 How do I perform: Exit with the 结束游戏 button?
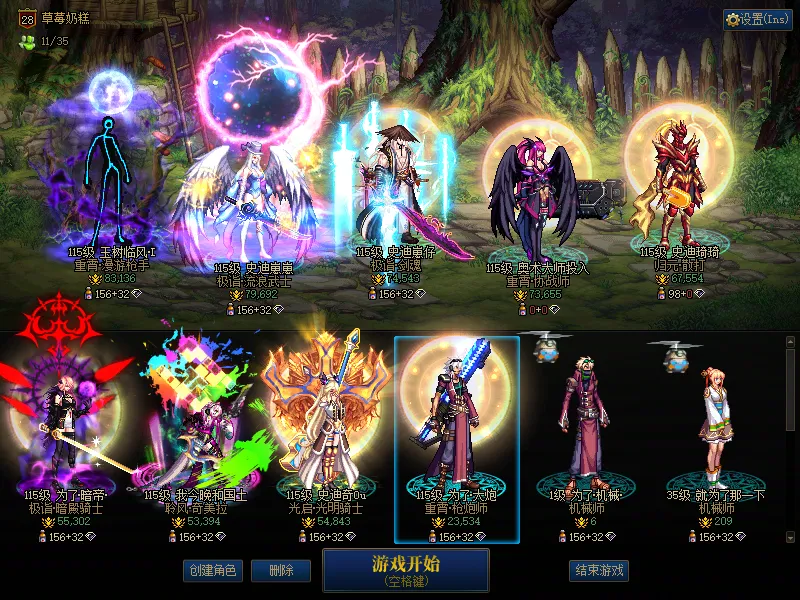point(599,570)
